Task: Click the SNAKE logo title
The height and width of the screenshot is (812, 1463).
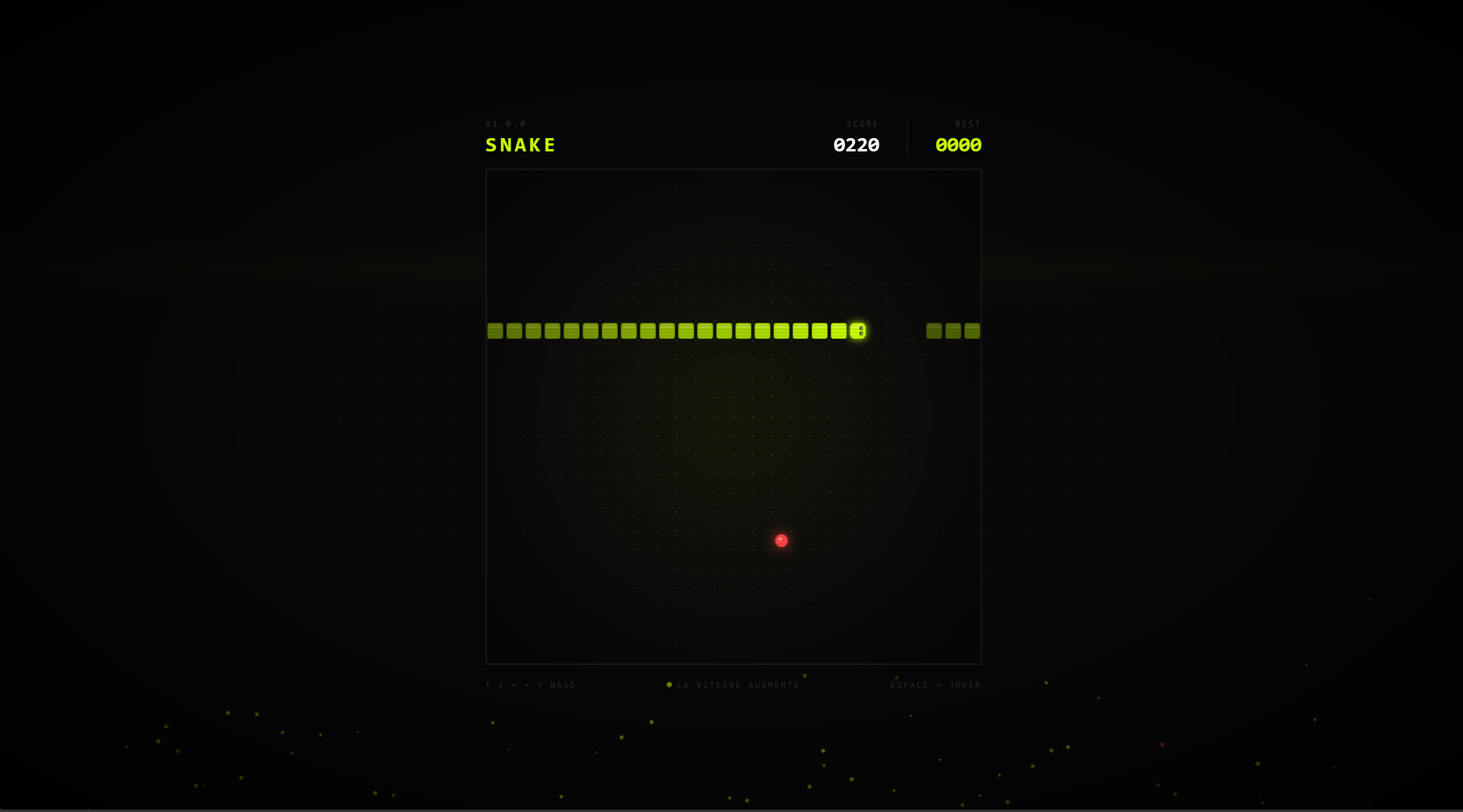Action: pyautogui.click(x=520, y=145)
